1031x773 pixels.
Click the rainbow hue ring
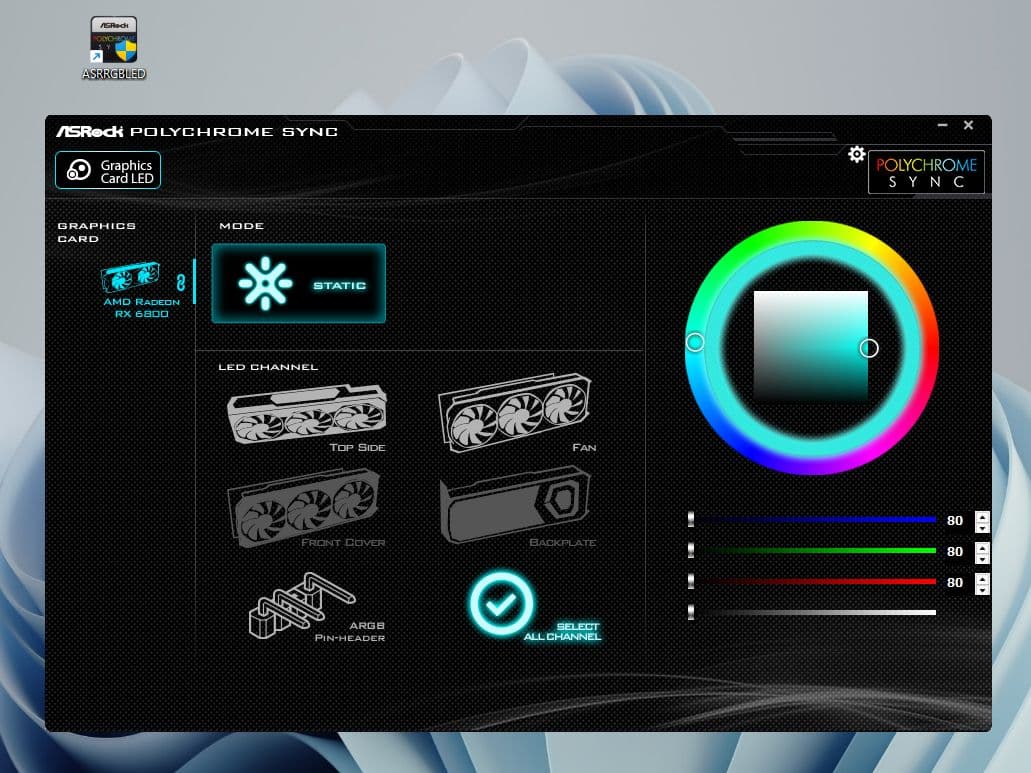(811, 236)
